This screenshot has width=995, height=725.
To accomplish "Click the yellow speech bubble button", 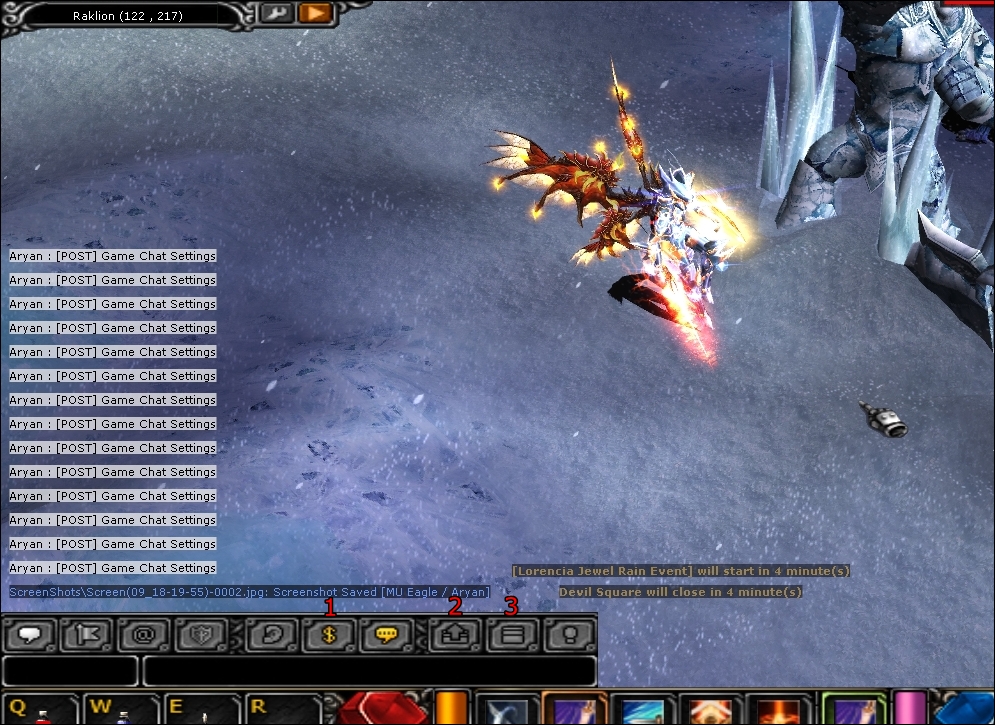I will point(387,635).
